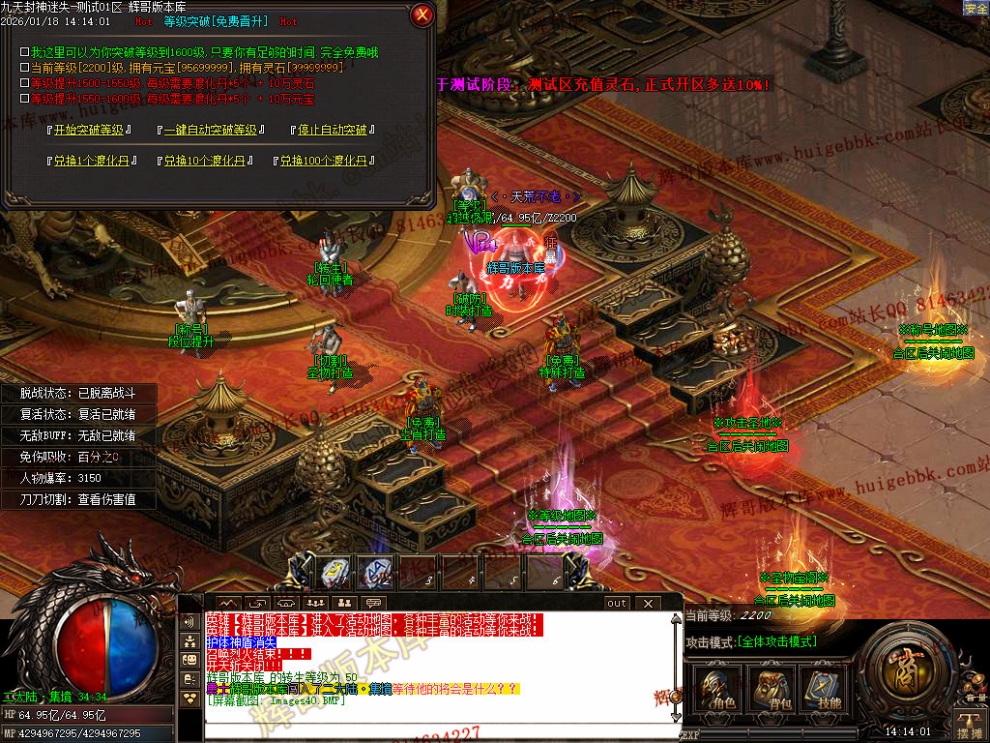This screenshot has height=743, width=990.
Task: Toggle the 全体攻击模式 attack mode
Action: pyautogui.click(x=777, y=641)
